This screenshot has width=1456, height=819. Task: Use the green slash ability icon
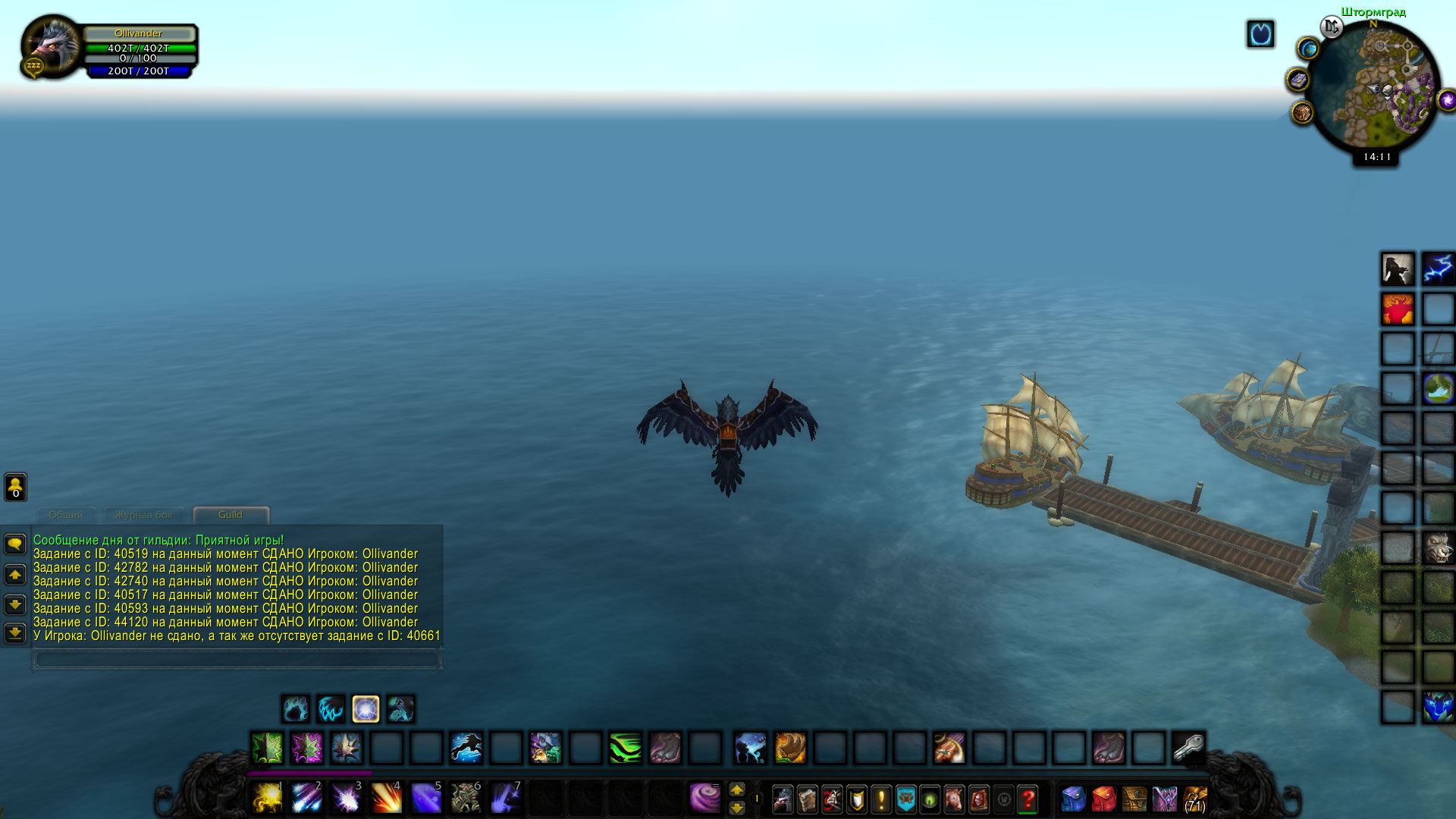(x=626, y=748)
